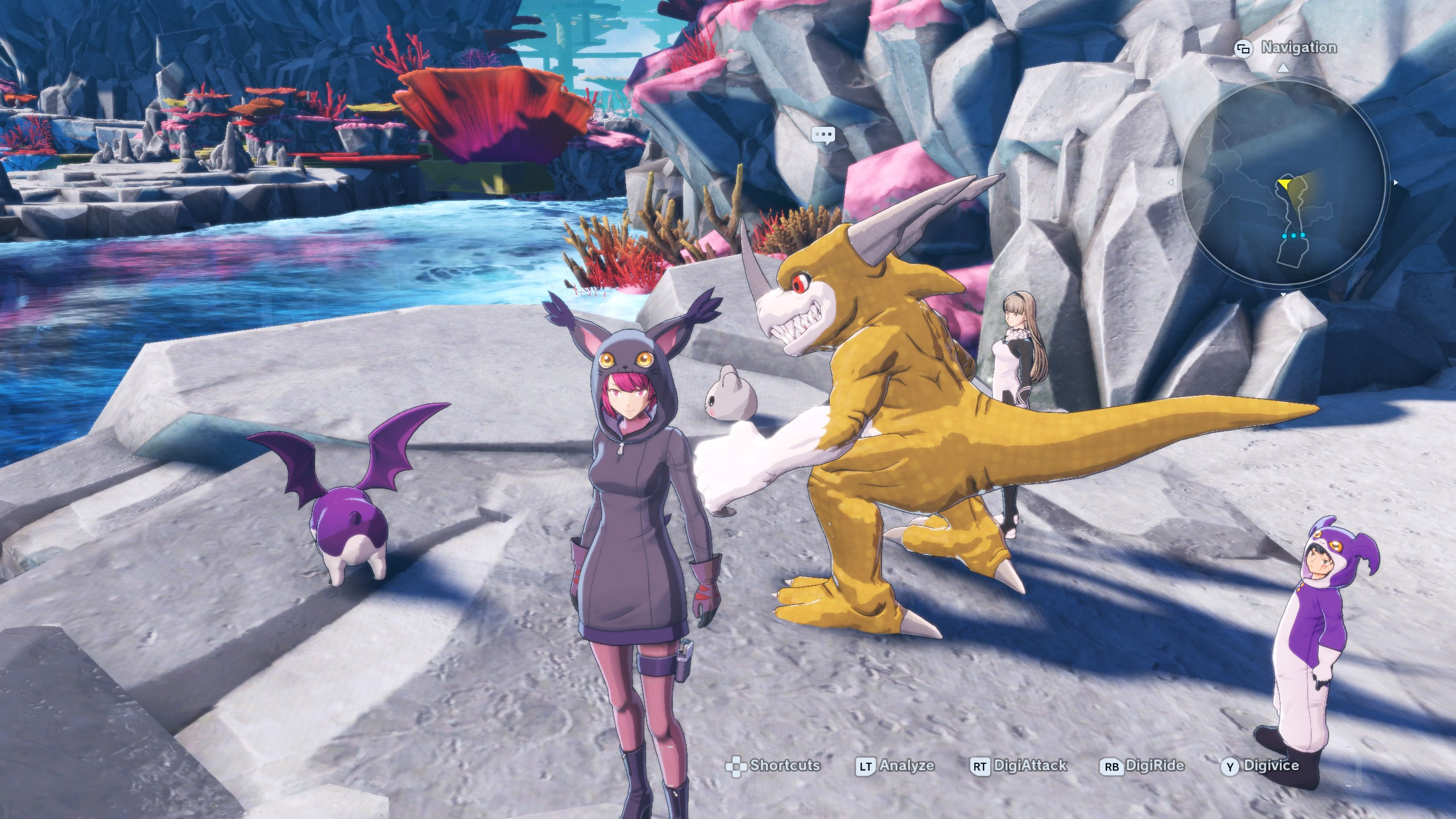Open the Shortcuts option
The height and width of the screenshot is (819, 1456).
tap(773, 766)
